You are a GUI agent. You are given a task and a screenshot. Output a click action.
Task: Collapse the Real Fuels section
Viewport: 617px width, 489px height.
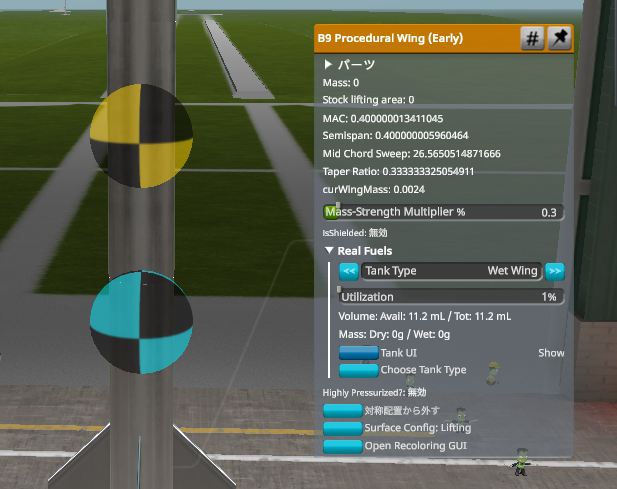pos(330,251)
